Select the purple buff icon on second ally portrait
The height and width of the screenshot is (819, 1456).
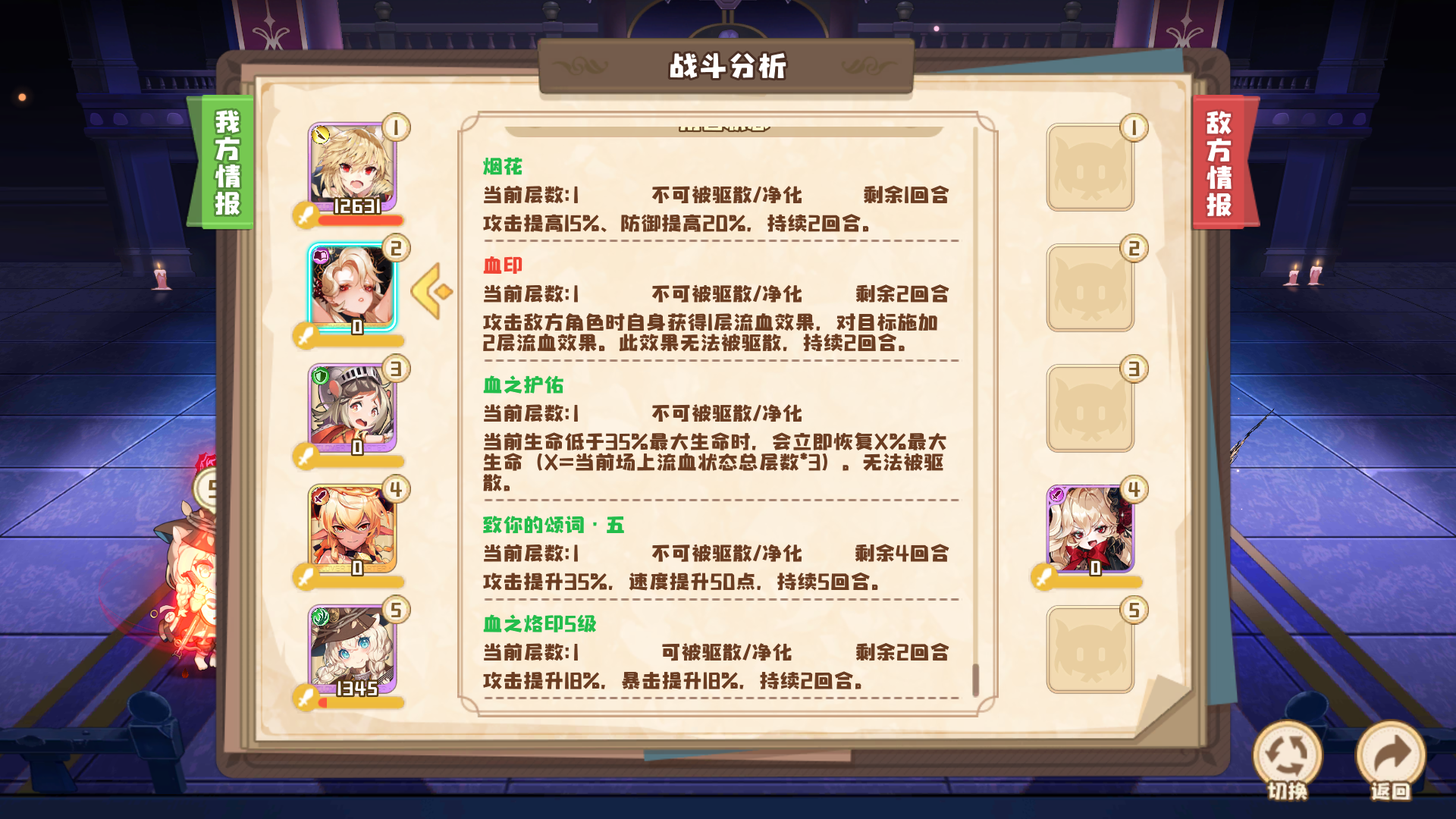pyautogui.click(x=322, y=257)
